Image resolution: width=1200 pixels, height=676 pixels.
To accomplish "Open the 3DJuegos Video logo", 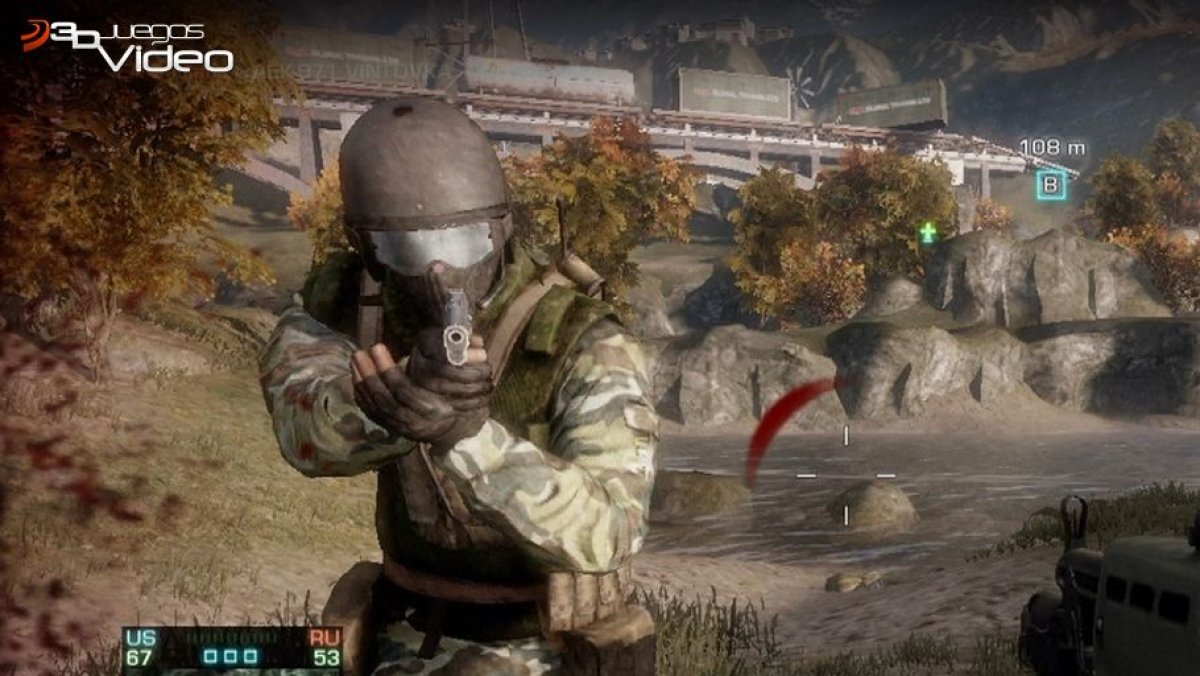I will (127, 46).
